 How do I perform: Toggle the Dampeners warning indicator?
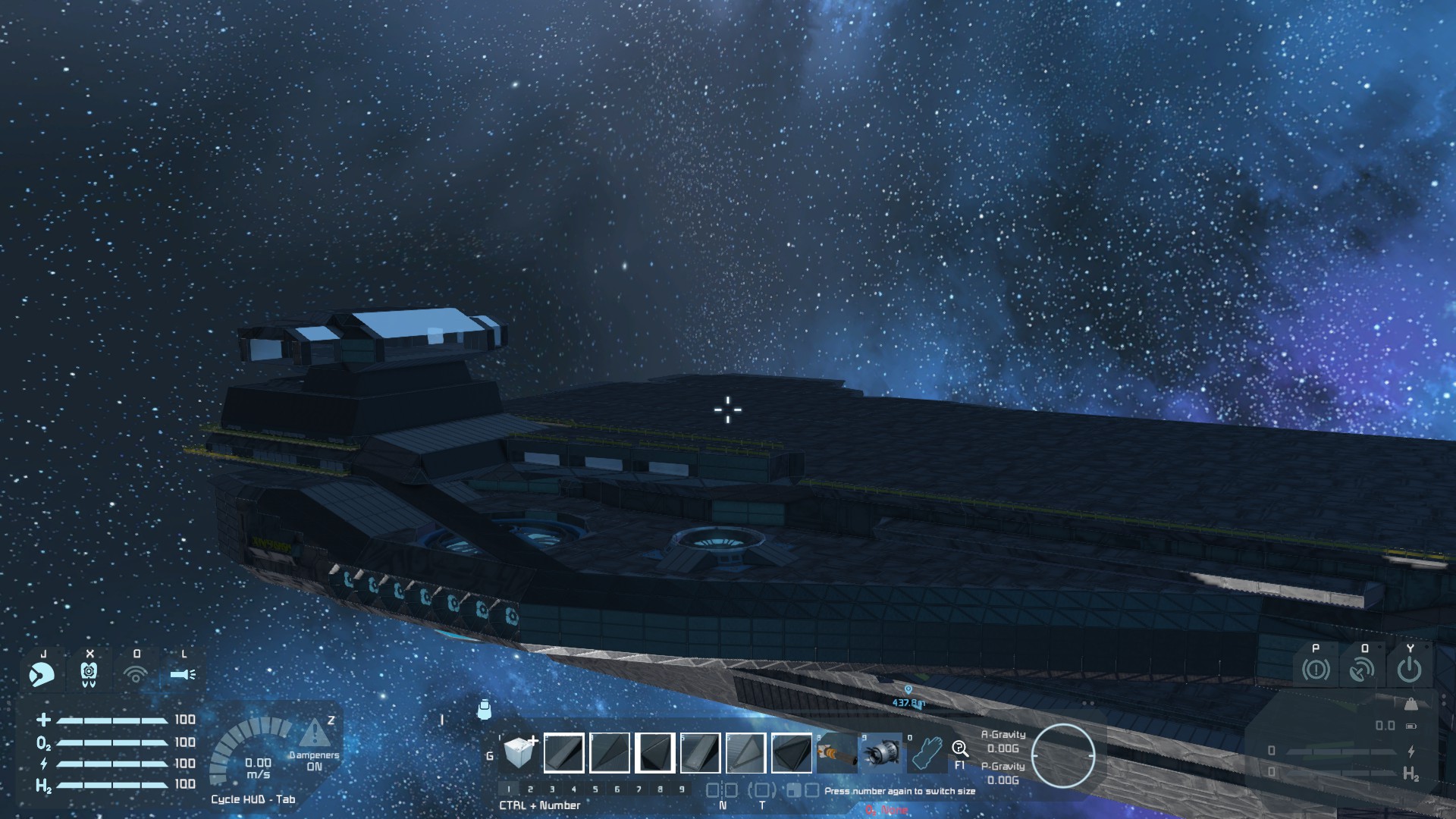314,734
